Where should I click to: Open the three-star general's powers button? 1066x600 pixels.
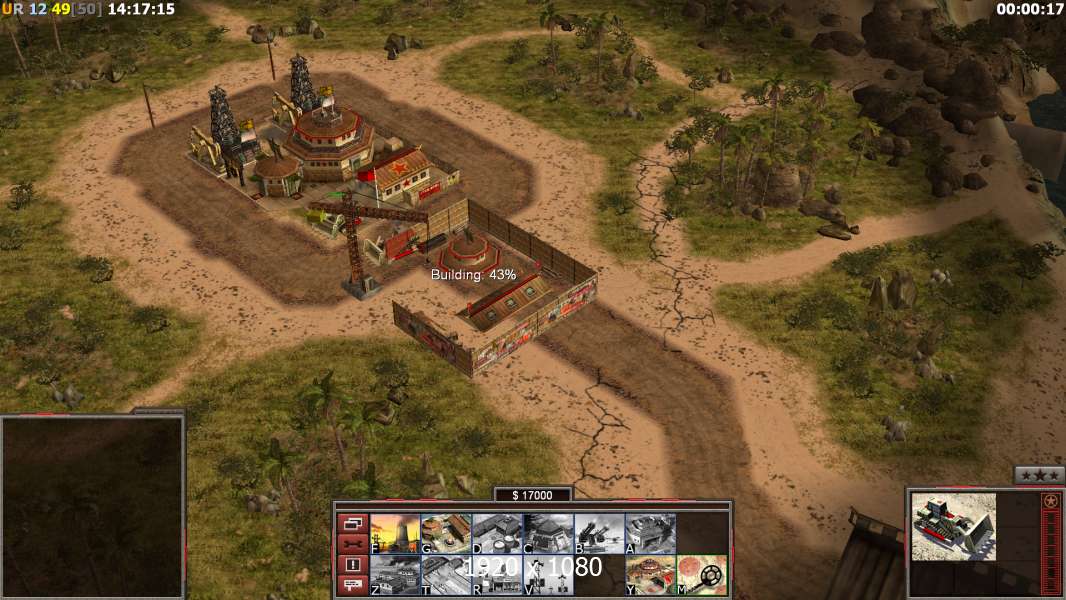pyautogui.click(x=1039, y=476)
